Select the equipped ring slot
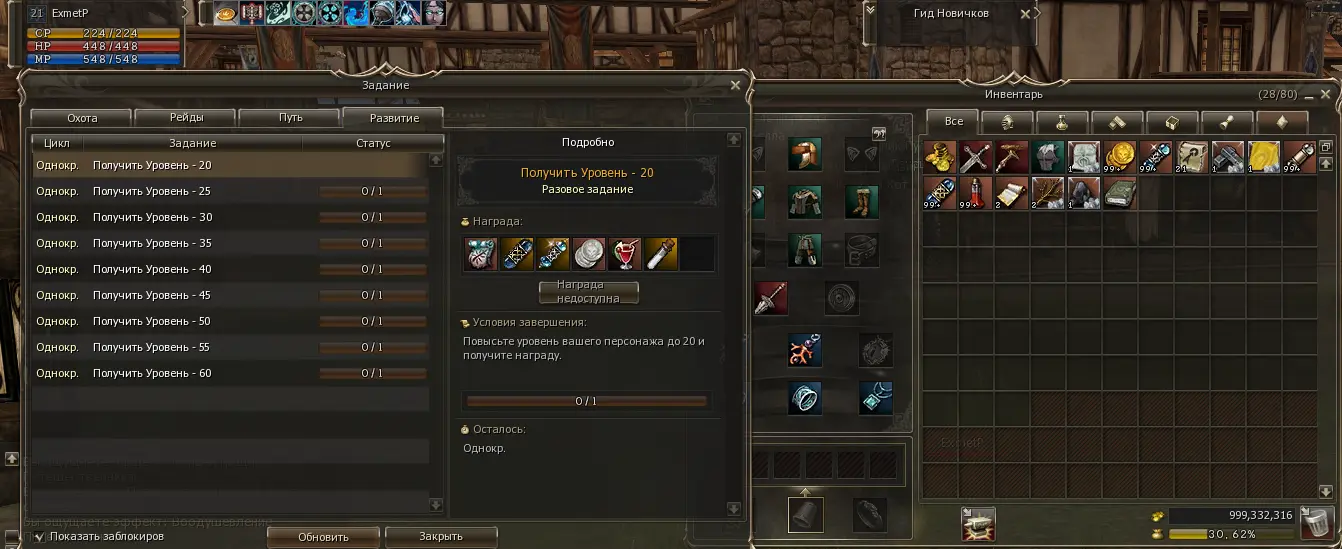The height and width of the screenshot is (549, 1342). pos(804,397)
